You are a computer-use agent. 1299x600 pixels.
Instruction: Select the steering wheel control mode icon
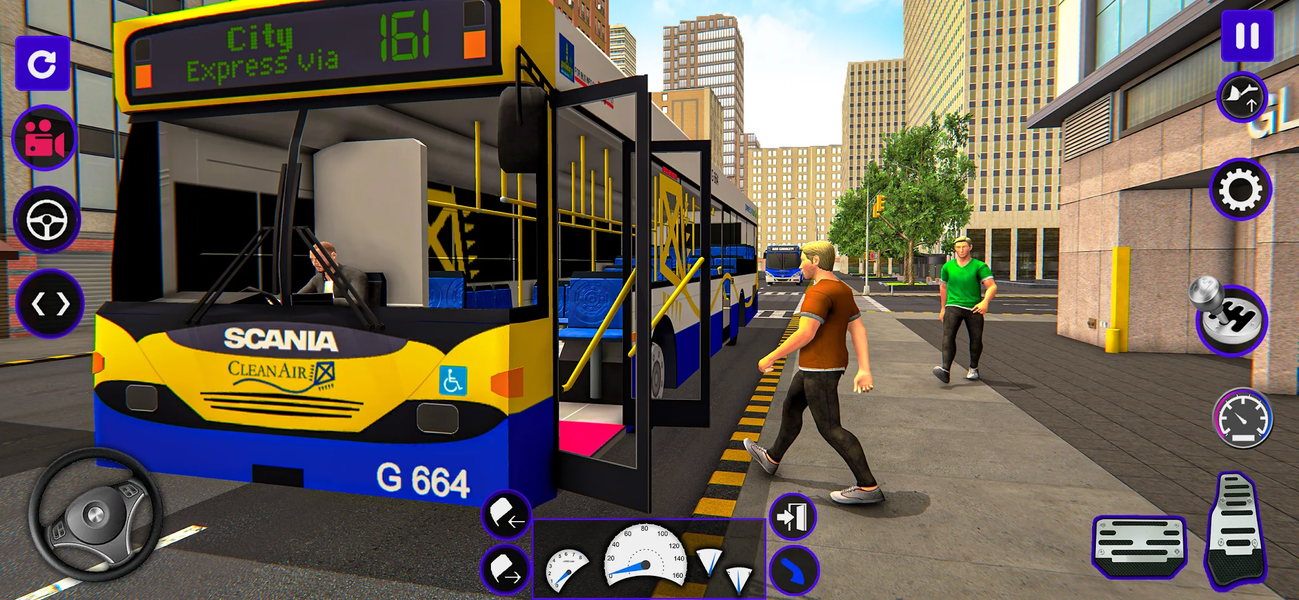[x=47, y=220]
